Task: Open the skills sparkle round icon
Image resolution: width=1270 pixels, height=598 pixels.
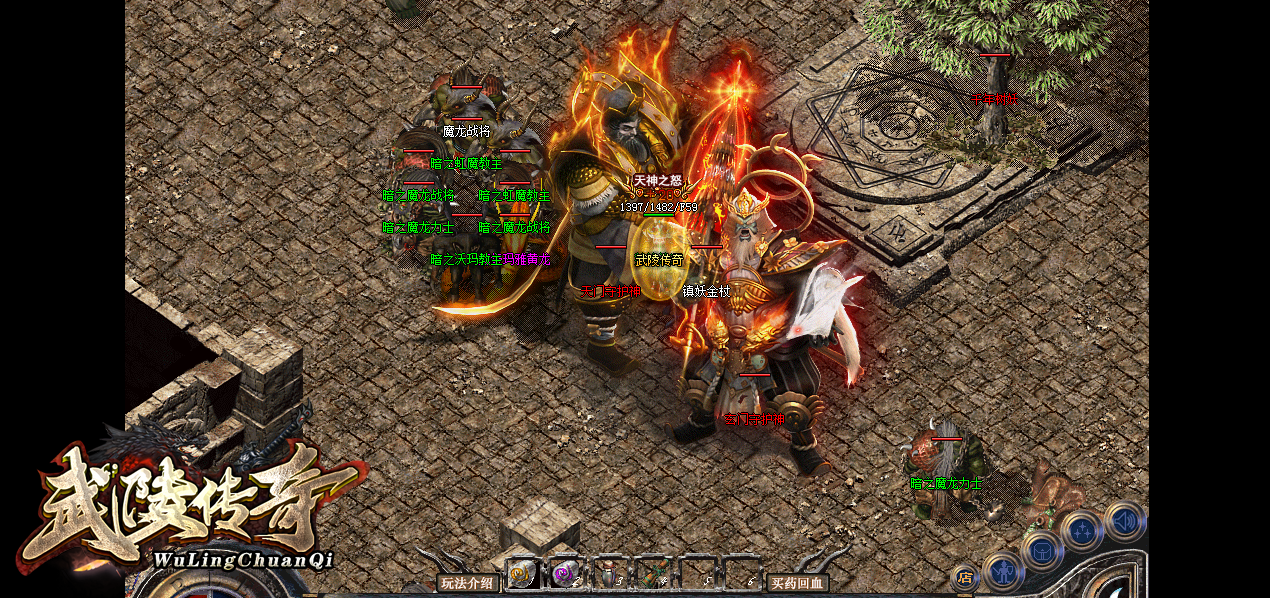Action: (x=1083, y=531)
